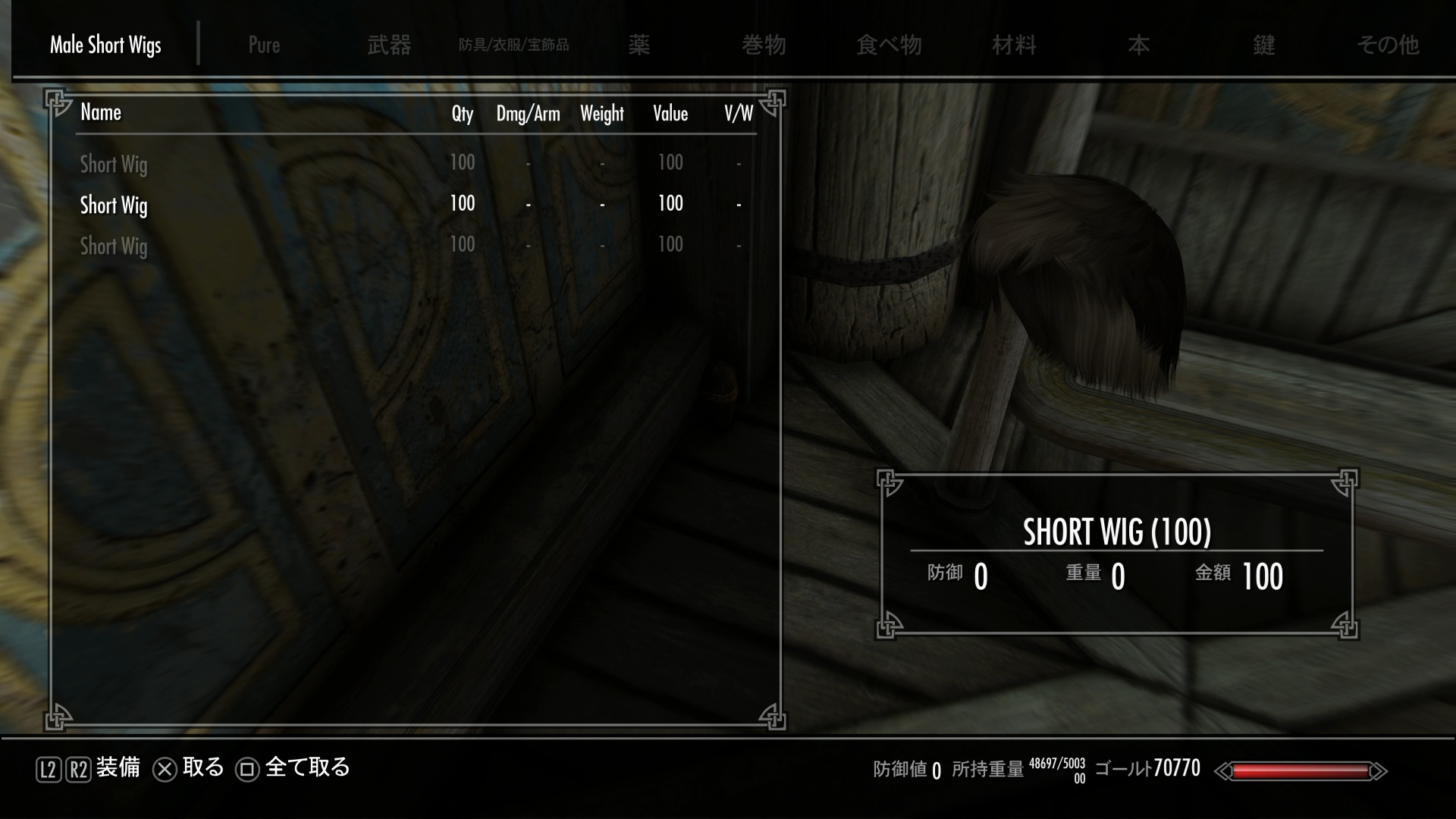Sort the list by Name column
This screenshot has height=819, width=1456.
pos(101,113)
